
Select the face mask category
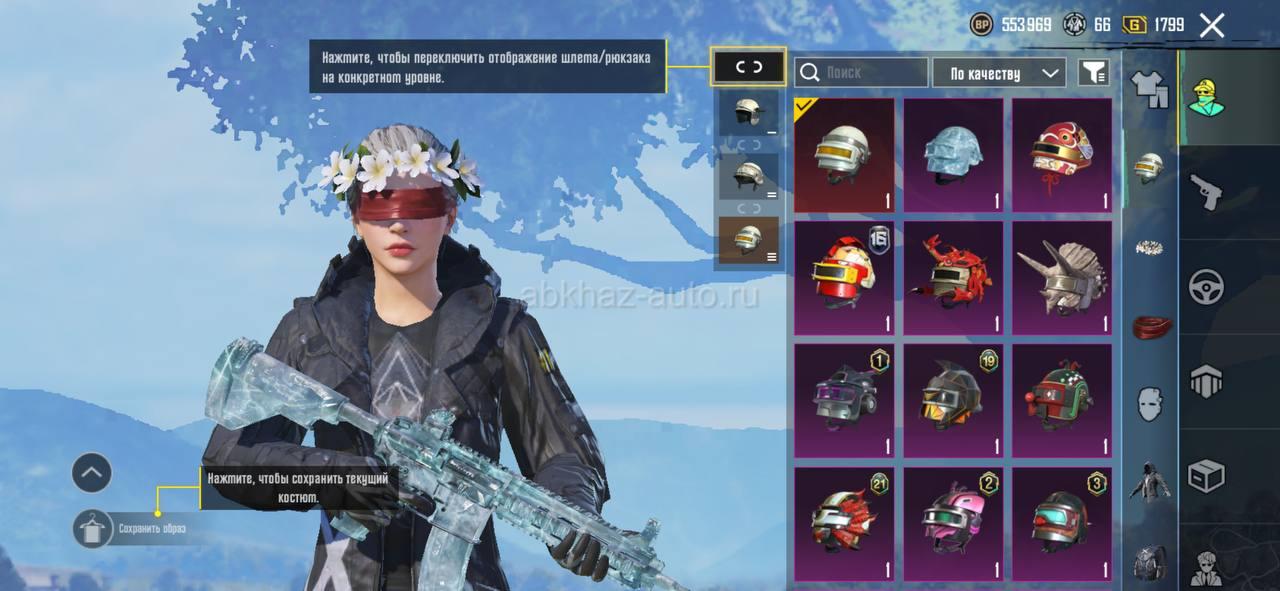pyautogui.click(x=1150, y=403)
